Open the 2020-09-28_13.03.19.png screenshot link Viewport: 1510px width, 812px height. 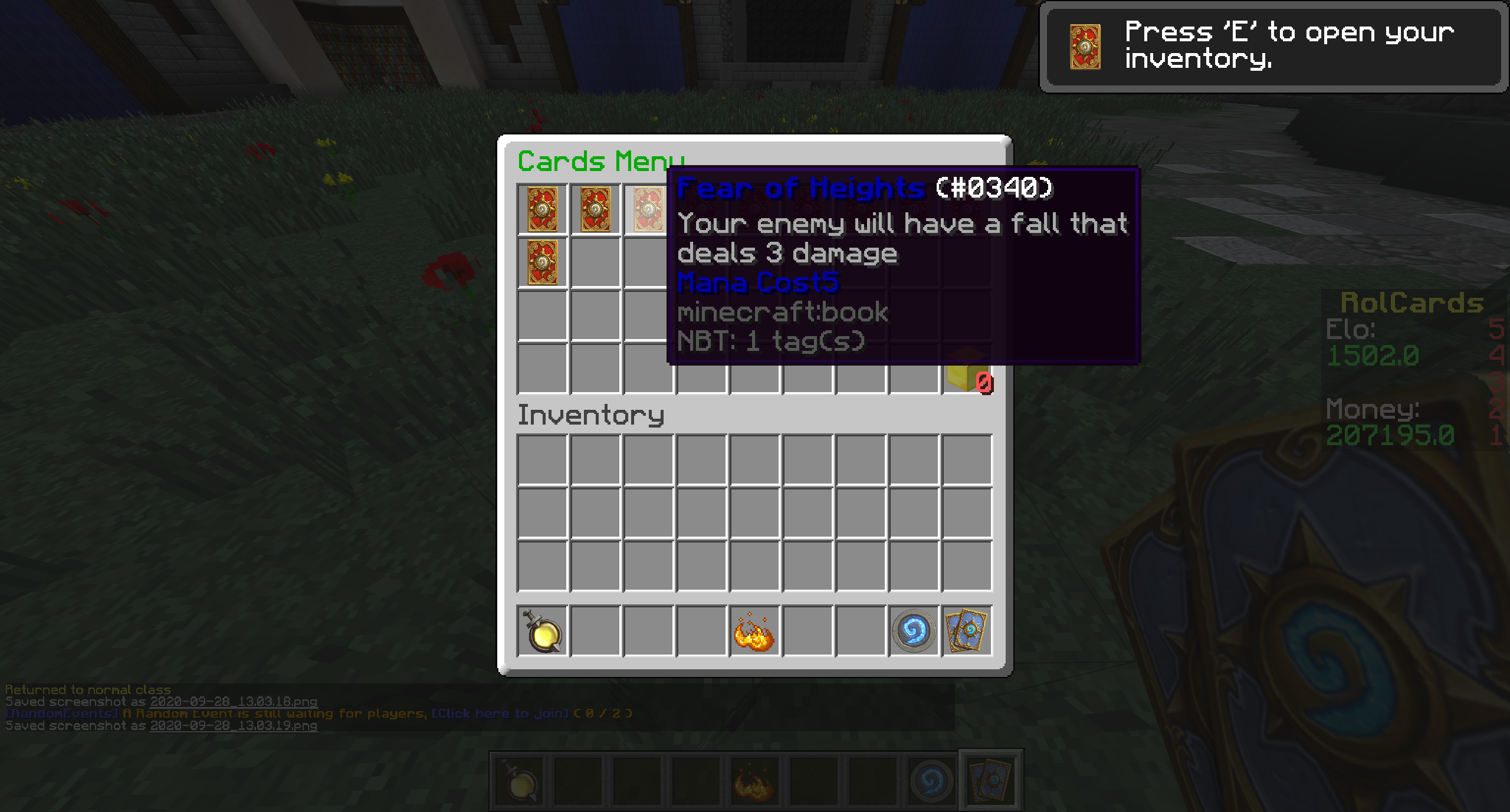tap(234, 726)
